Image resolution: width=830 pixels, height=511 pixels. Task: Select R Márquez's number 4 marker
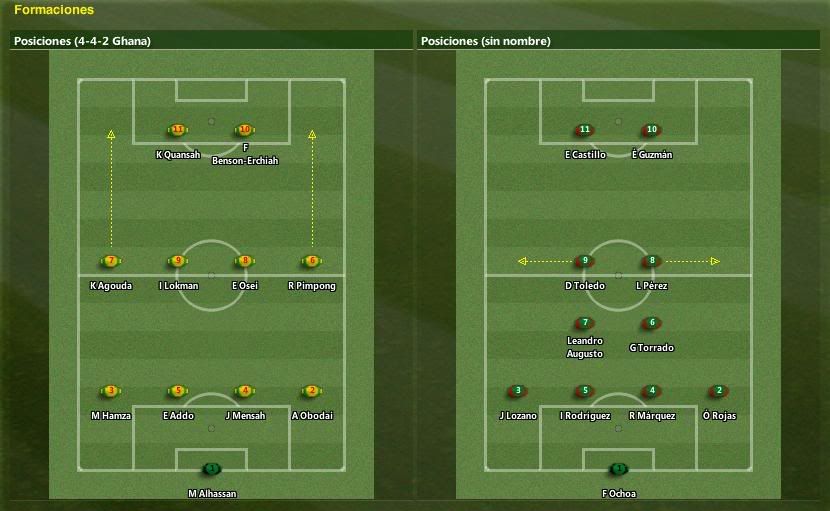[x=652, y=391]
